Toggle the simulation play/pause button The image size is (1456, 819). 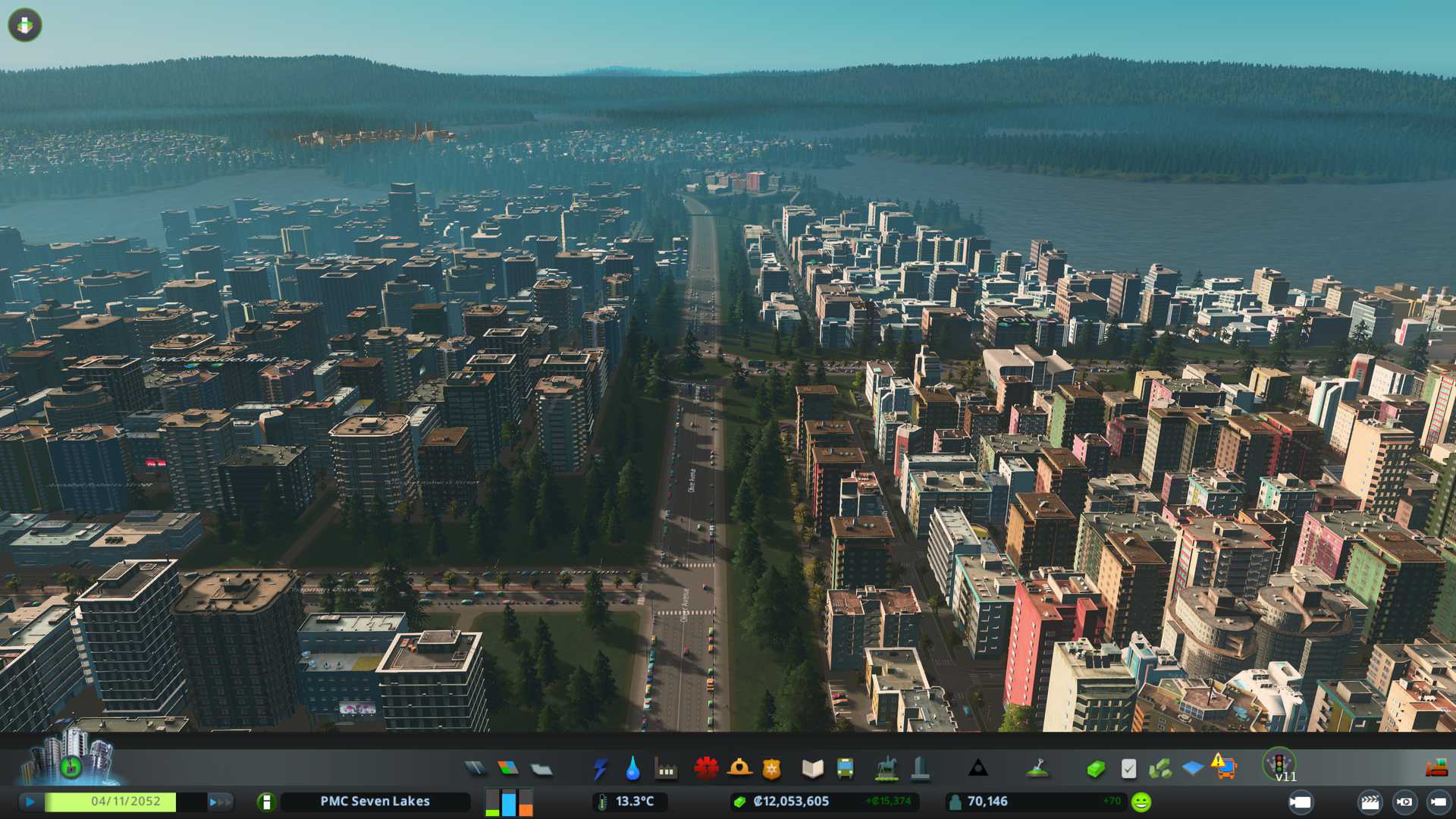pos(30,802)
